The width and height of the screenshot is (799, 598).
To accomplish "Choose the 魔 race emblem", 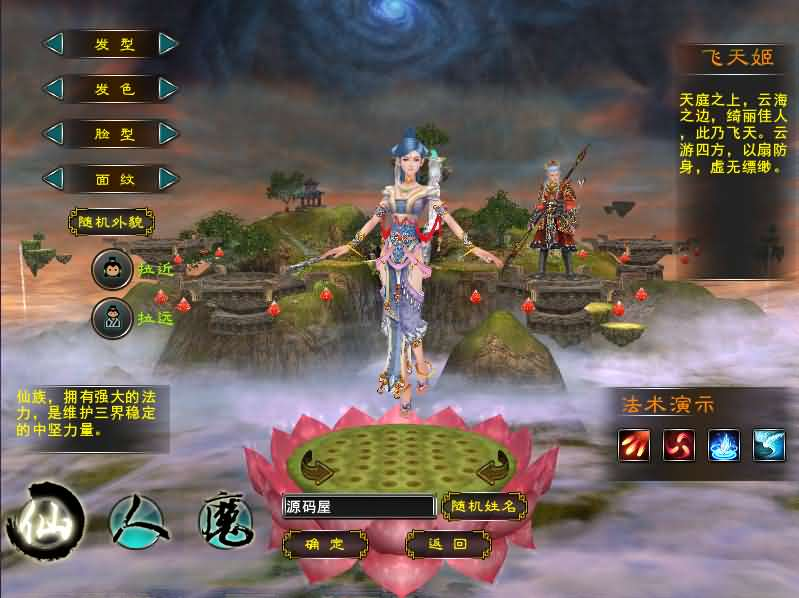I will [224, 521].
